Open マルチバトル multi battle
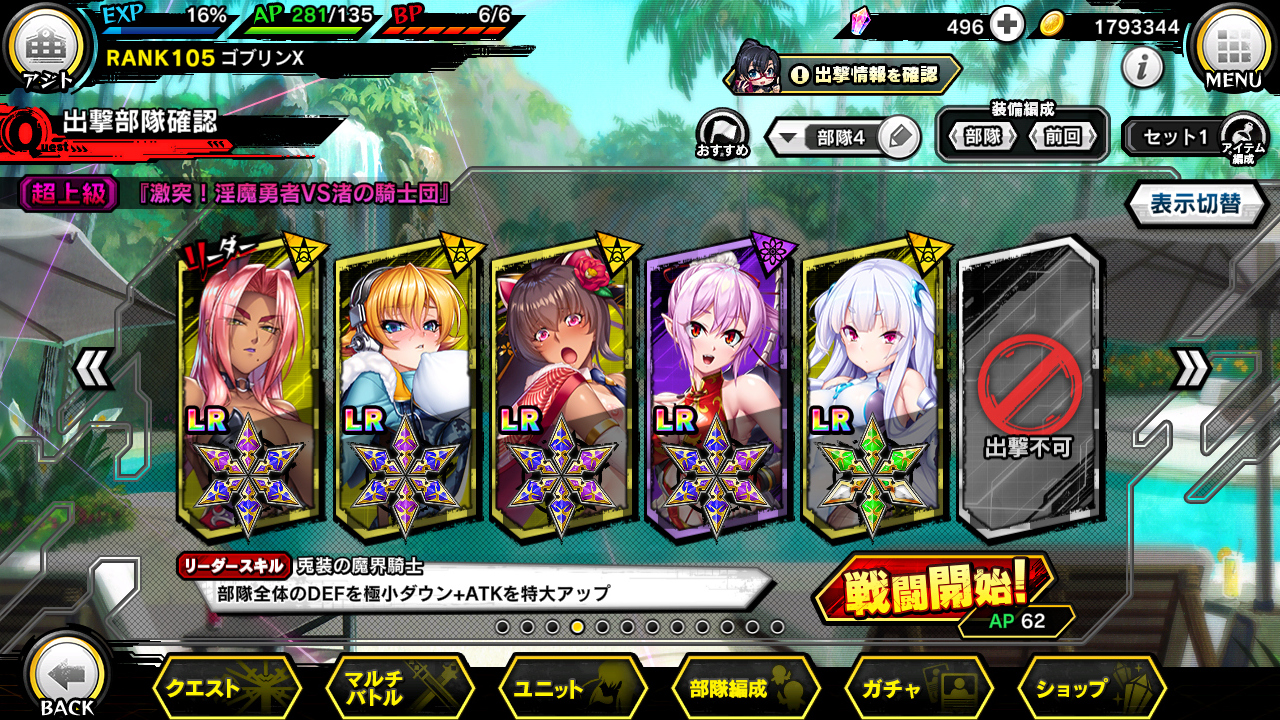Screen dimensions: 1280x720 pos(400,688)
